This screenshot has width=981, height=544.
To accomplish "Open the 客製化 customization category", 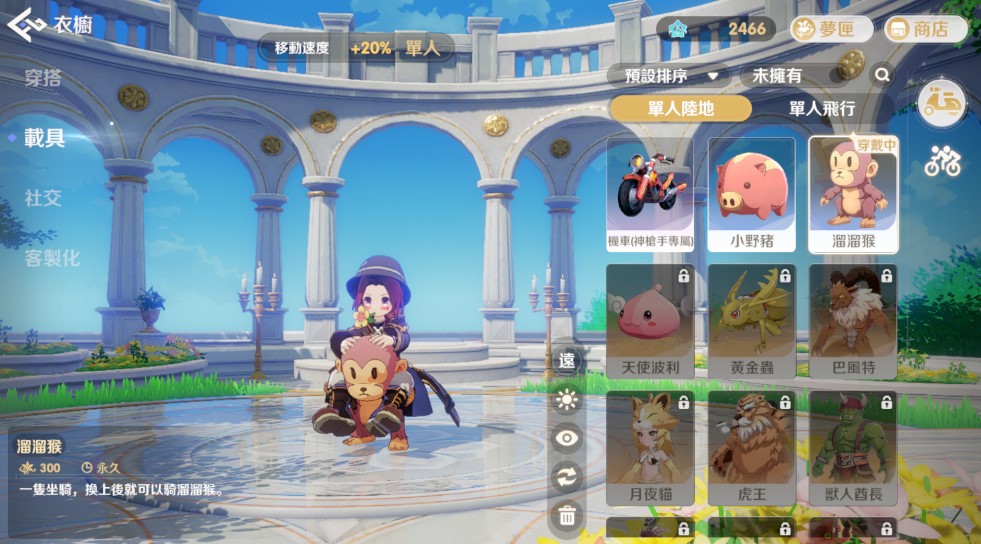I will tap(52, 258).
